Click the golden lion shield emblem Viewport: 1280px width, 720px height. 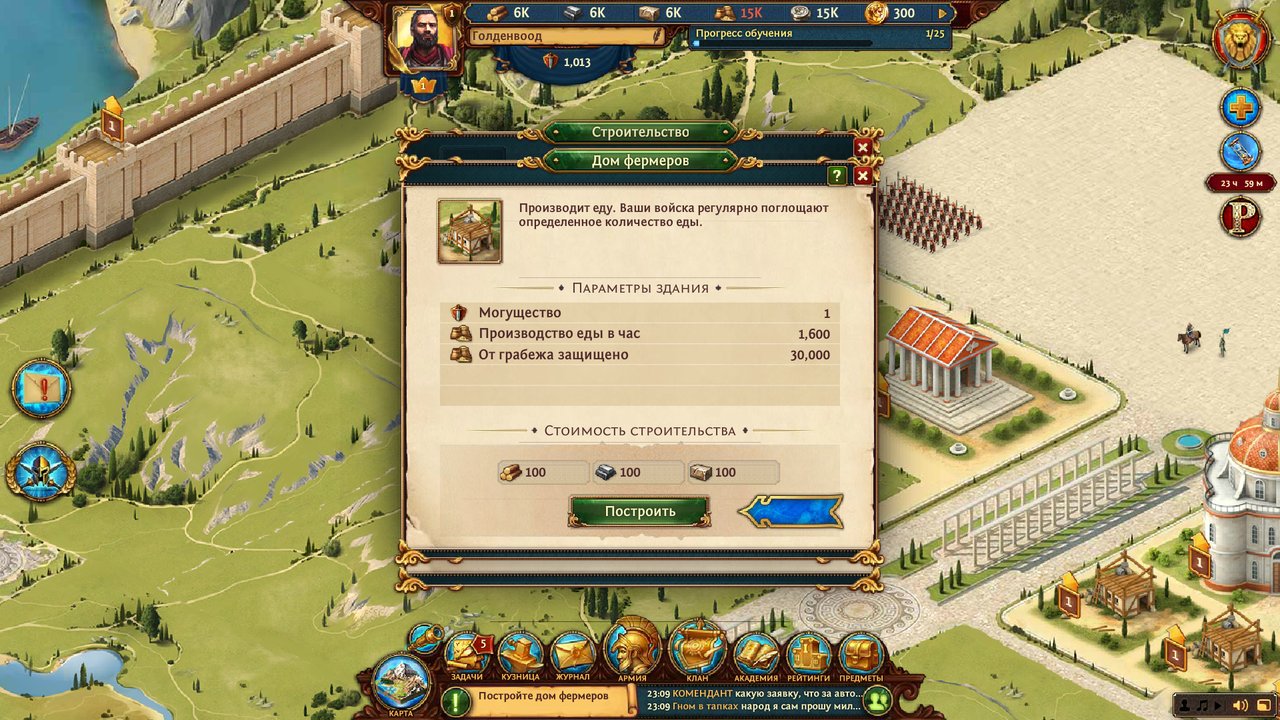coord(1241,41)
